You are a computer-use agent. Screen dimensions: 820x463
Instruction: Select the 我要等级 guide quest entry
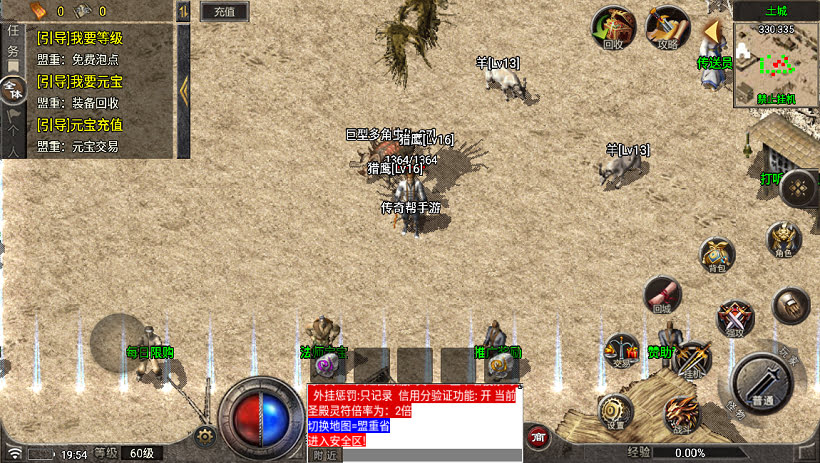pos(80,38)
